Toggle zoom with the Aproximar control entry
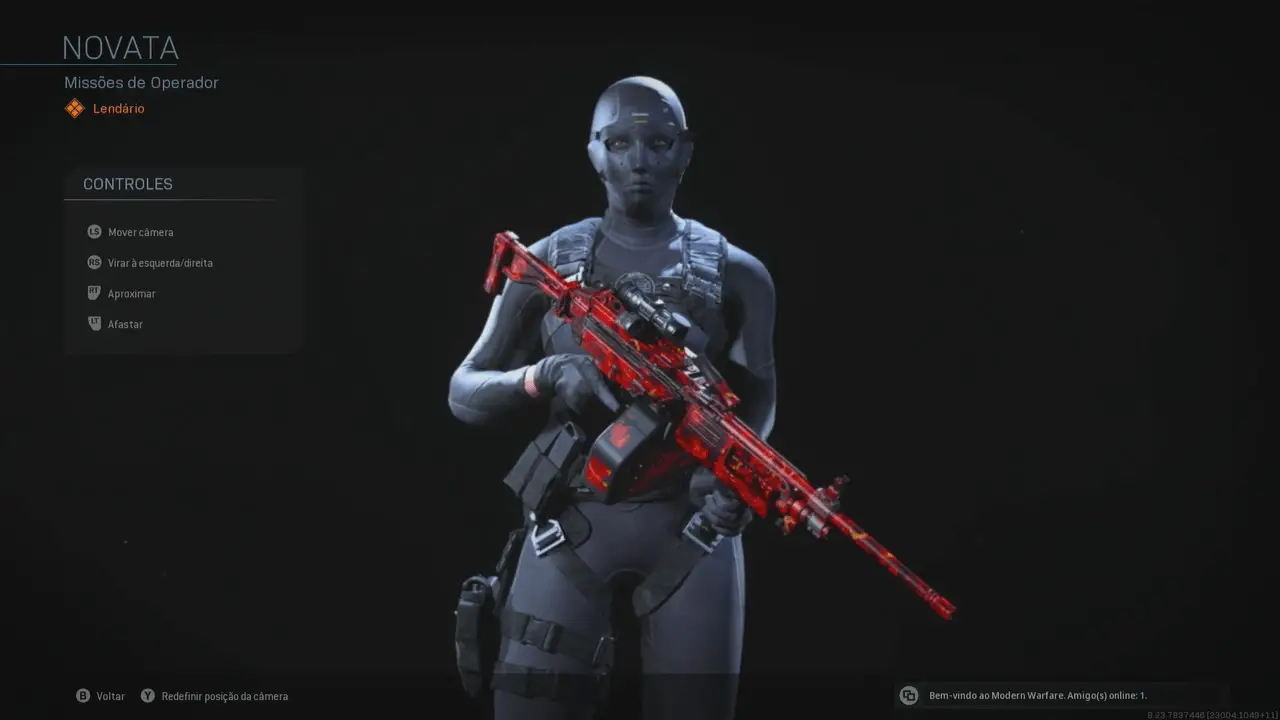Screen dimensions: 1280x720 click(x=131, y=293)
